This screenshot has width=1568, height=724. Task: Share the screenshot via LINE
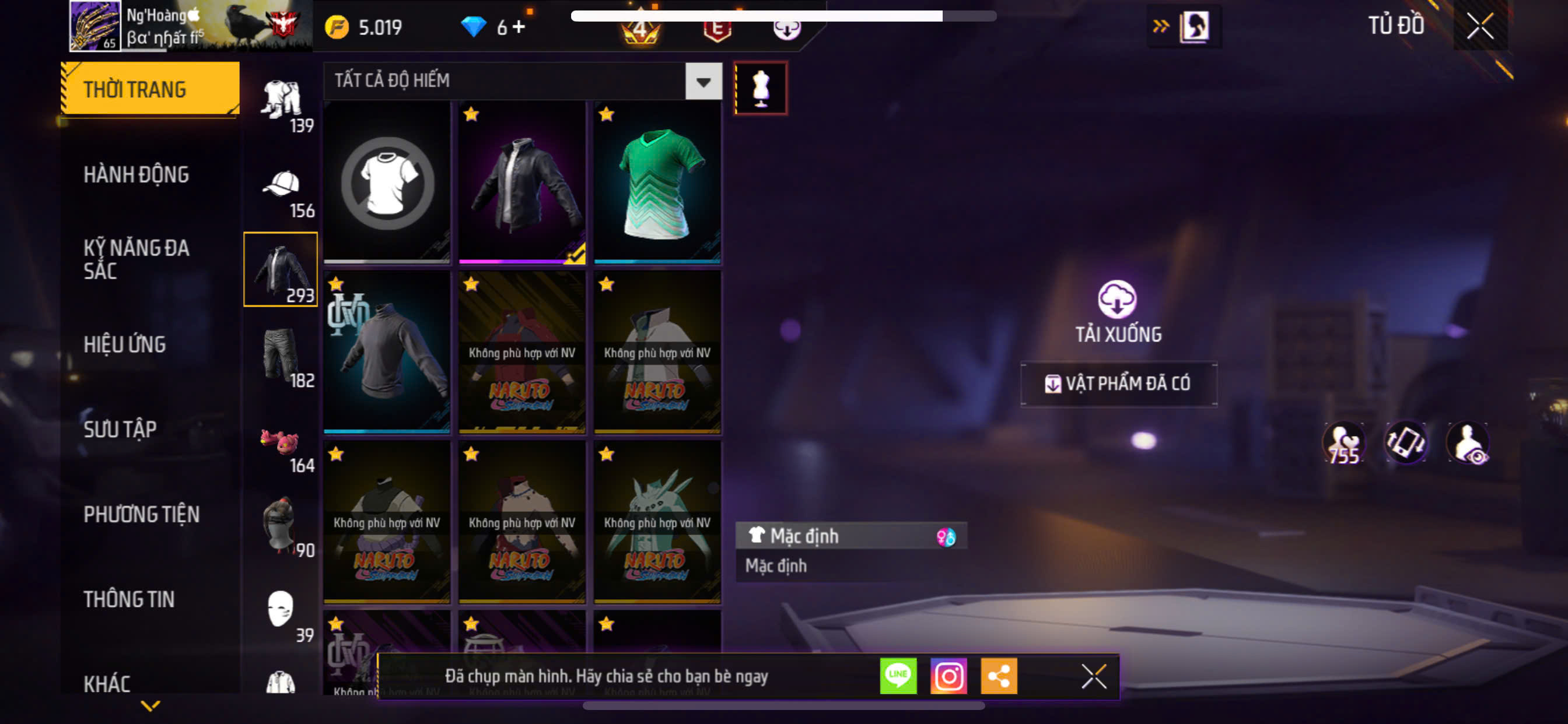[x=898, y=676]
